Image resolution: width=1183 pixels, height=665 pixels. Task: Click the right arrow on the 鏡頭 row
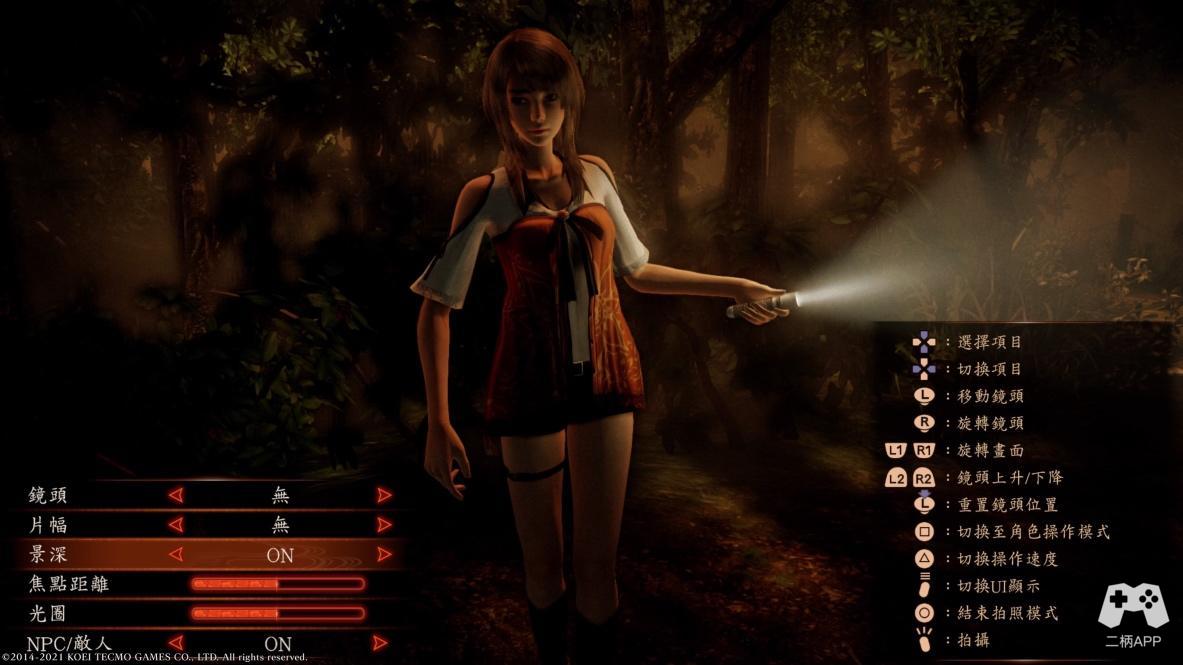tap(384, 495)
